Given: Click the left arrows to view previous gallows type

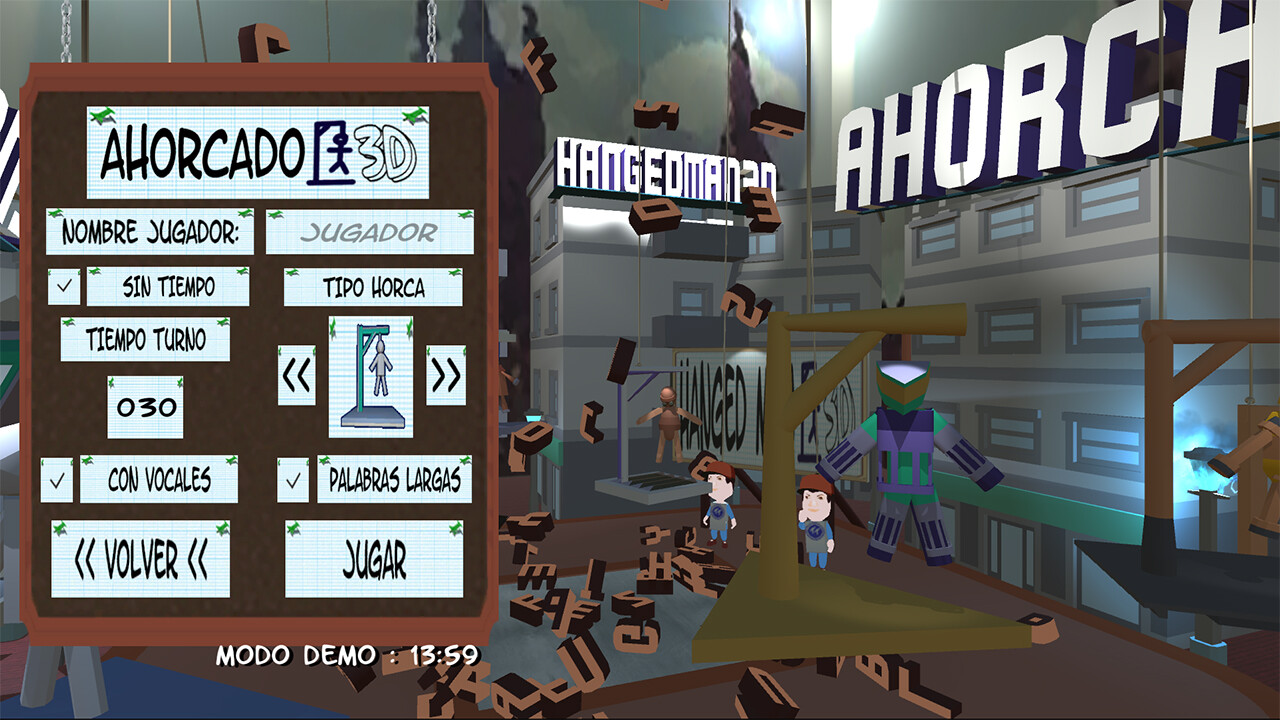Looking at the screenshot, I should 294,374.
